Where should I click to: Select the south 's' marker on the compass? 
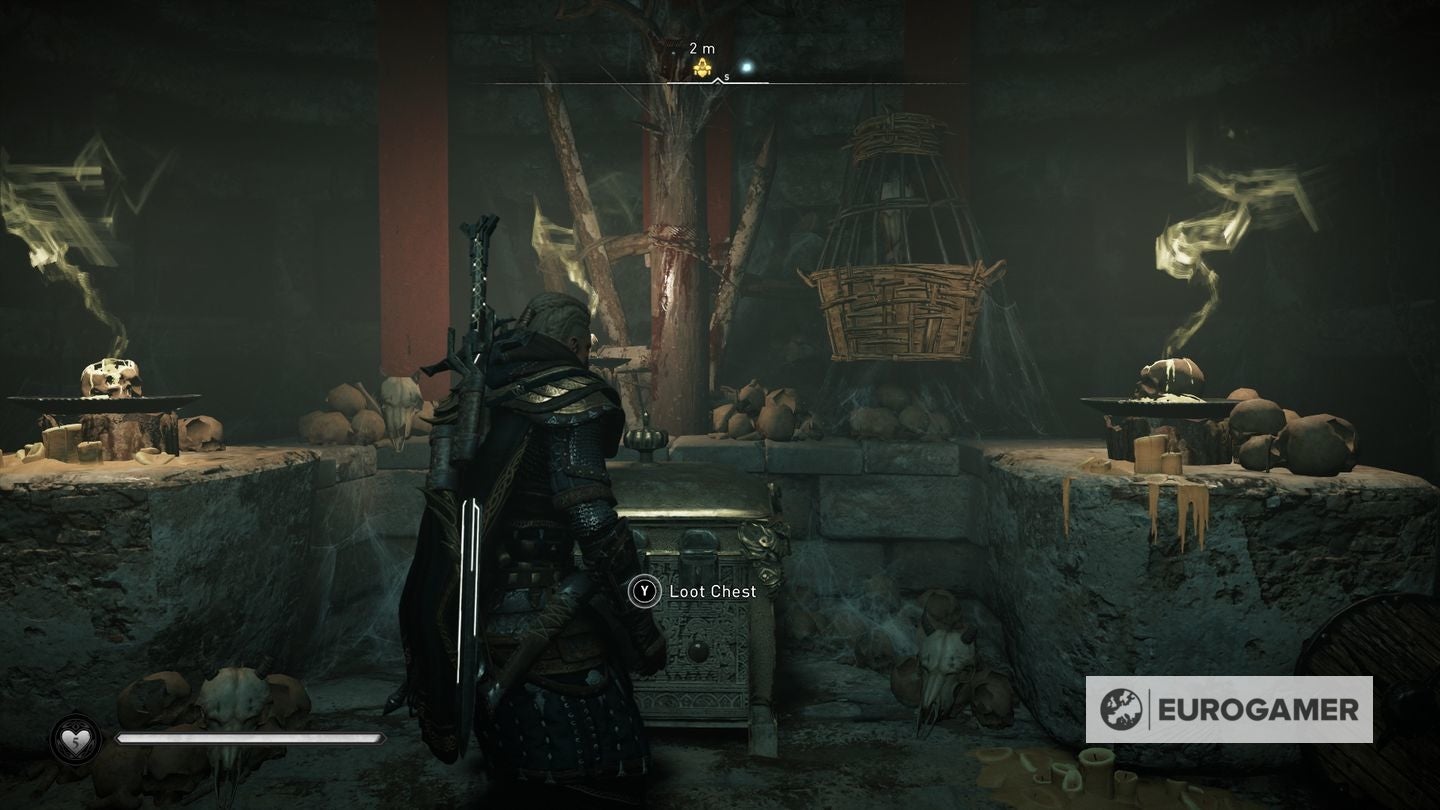726,75
